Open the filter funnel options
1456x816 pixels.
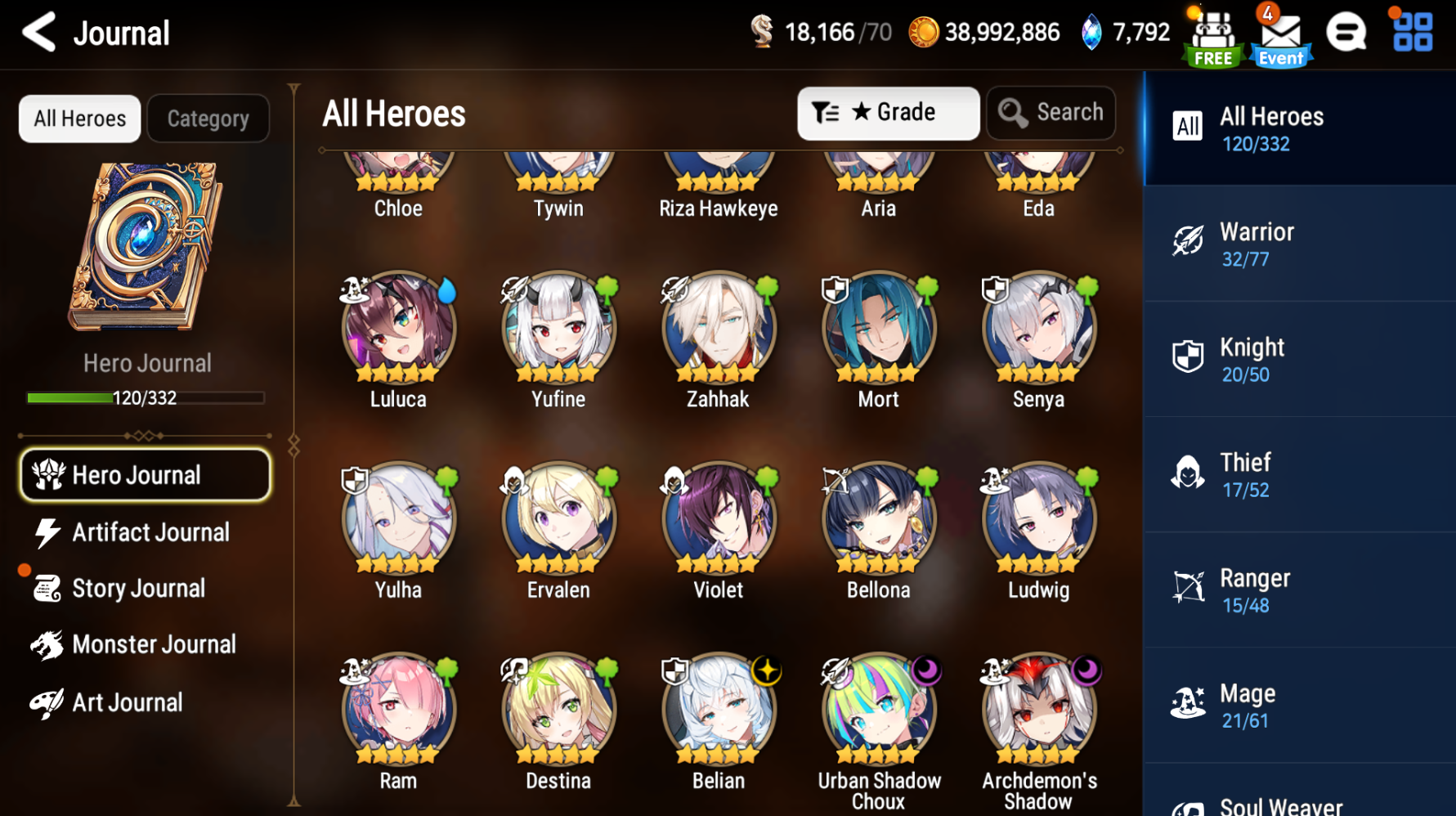[828, 113]
